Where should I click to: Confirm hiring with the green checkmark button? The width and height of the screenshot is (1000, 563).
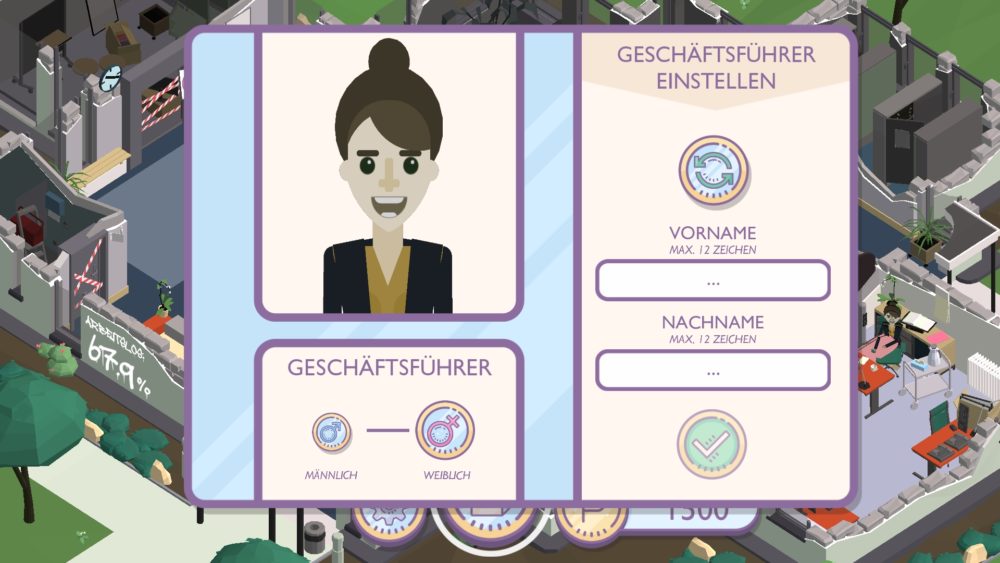(x=712, y=444)
